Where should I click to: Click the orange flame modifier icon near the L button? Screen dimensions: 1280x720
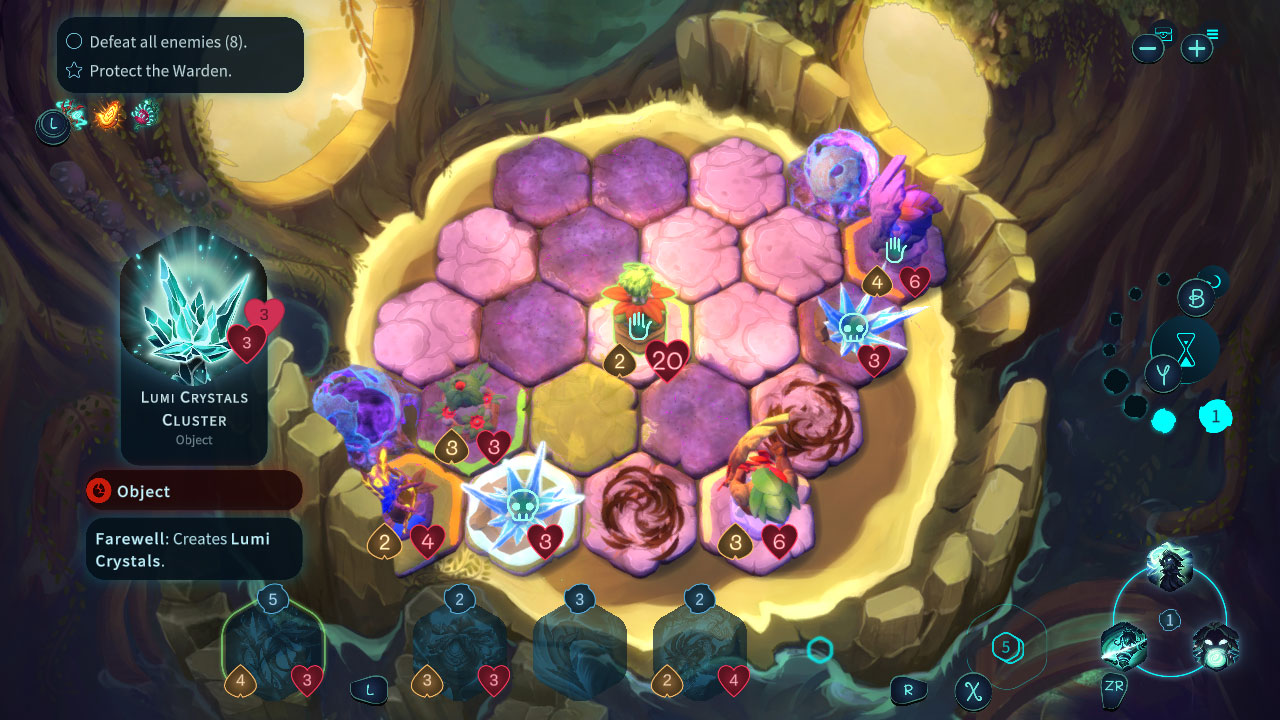[x=107, y=116]
